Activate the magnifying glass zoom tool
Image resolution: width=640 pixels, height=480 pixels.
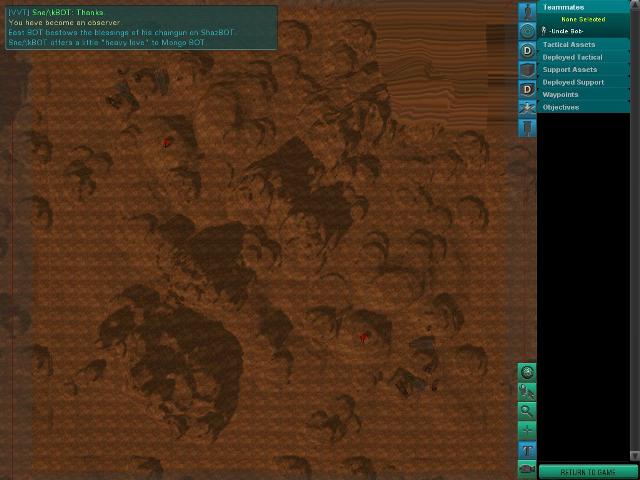coord(527,411)
